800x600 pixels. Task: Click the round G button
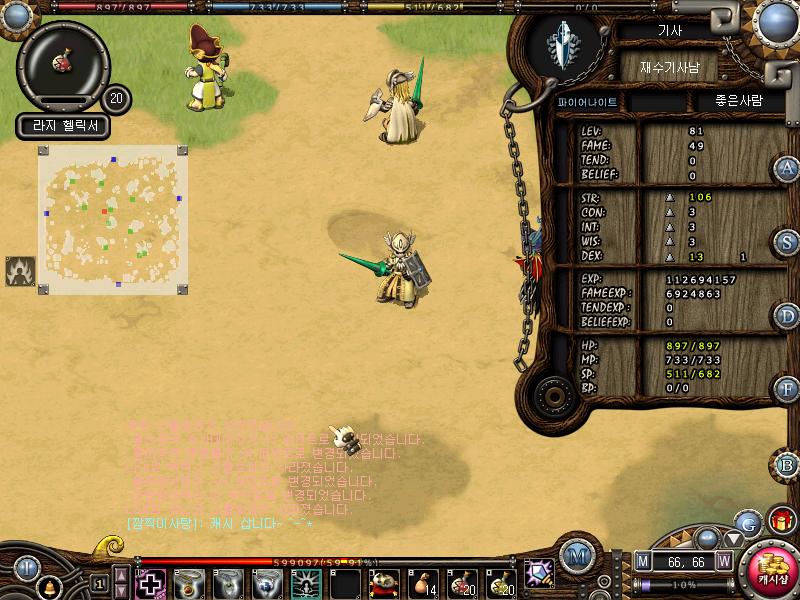coord(747,523)
